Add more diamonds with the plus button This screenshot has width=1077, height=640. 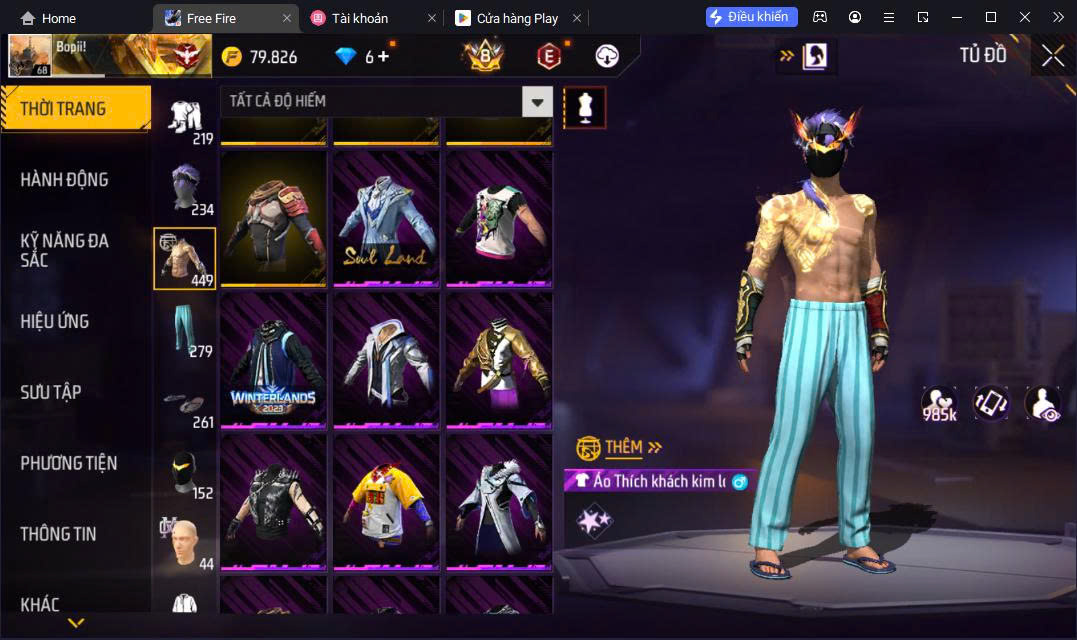coord(383,56)
